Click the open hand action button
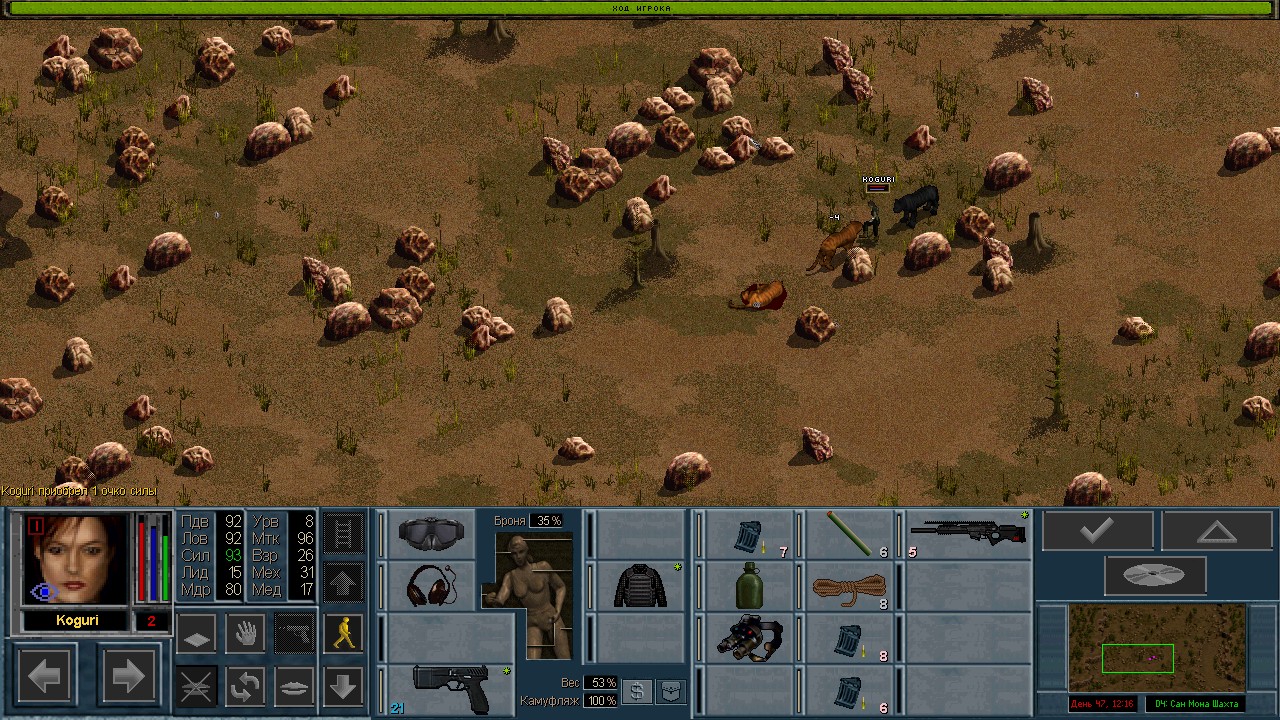This screenshot has height=720, width=1280. 245,634
